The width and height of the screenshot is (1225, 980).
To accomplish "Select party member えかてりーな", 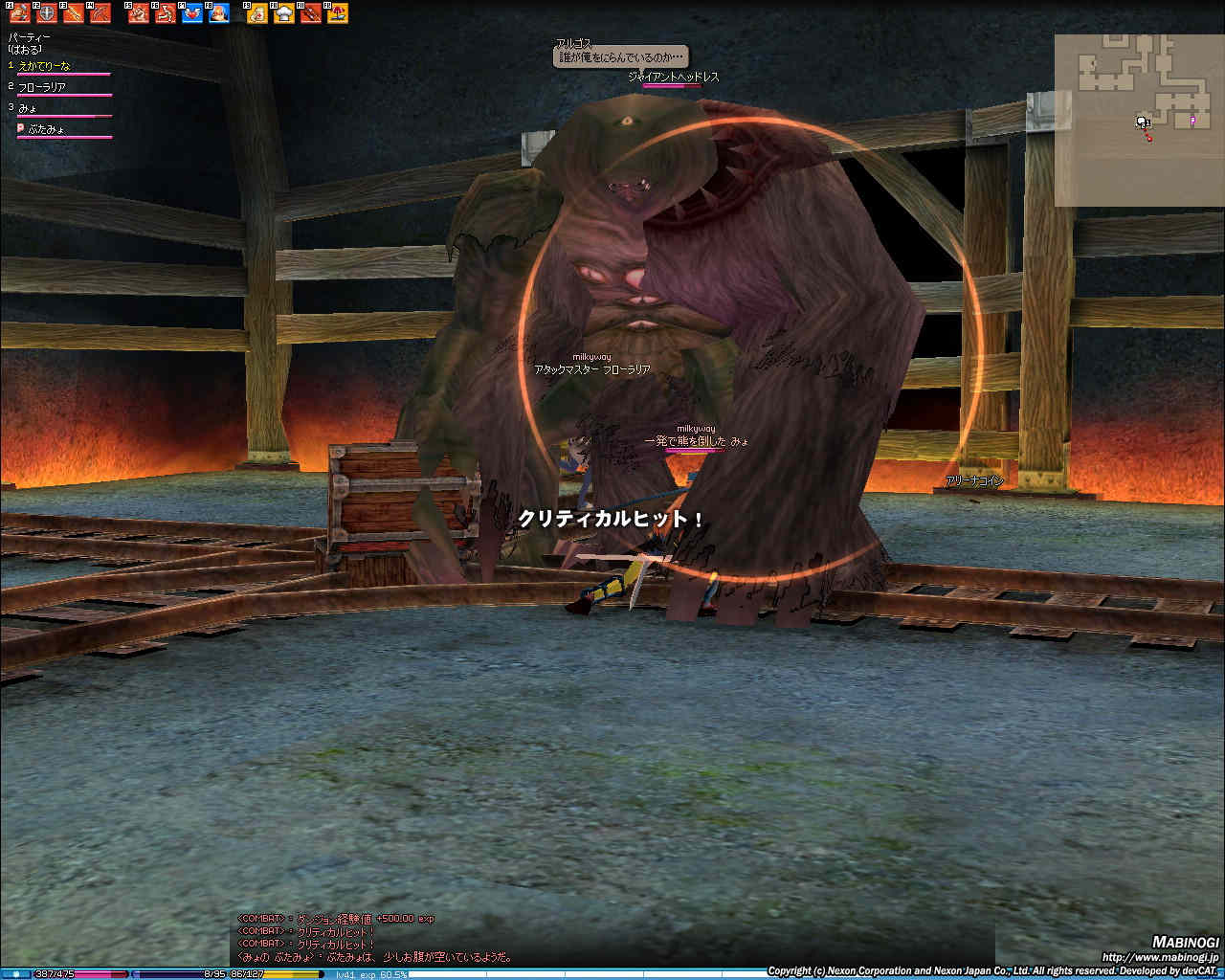I will click(x=45, y=66).
